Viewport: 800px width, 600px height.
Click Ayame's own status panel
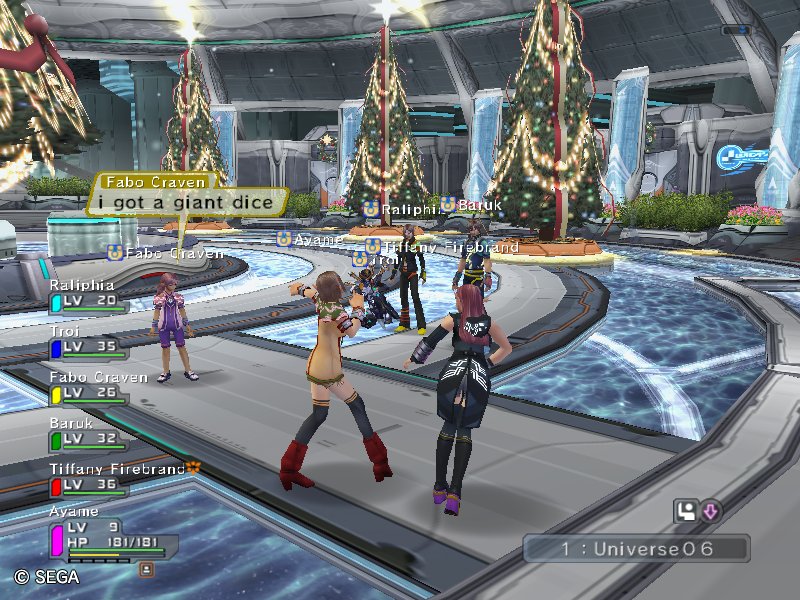click(x=108, y=534)
